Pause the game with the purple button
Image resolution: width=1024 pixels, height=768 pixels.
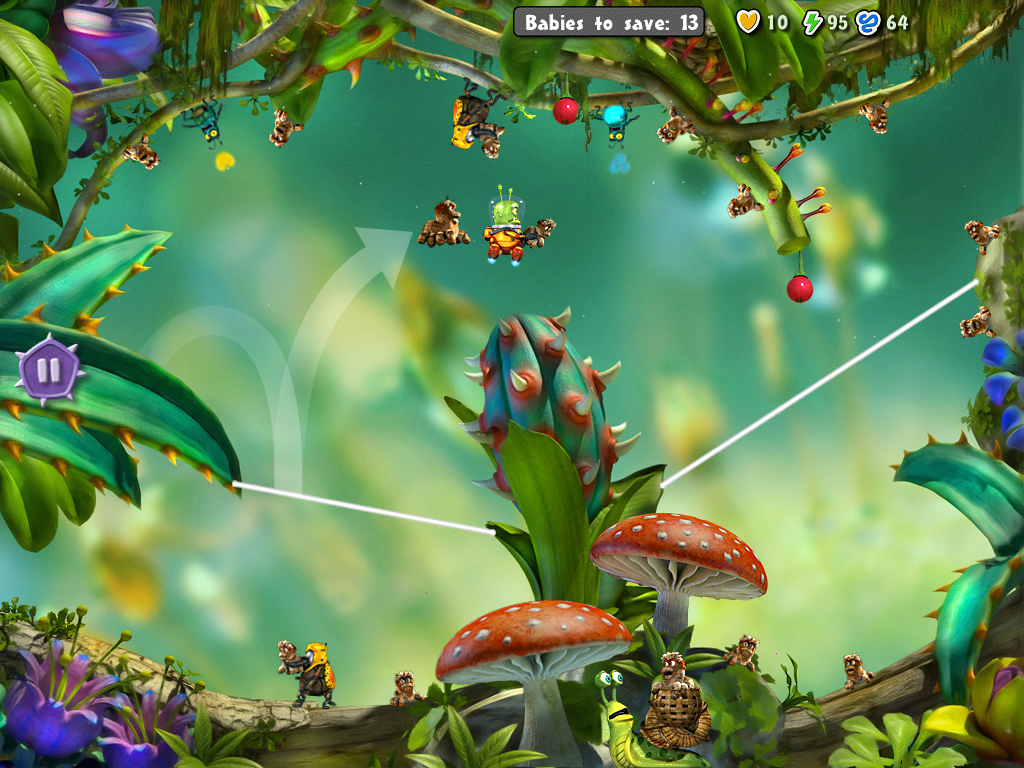(x=49, y=370)
